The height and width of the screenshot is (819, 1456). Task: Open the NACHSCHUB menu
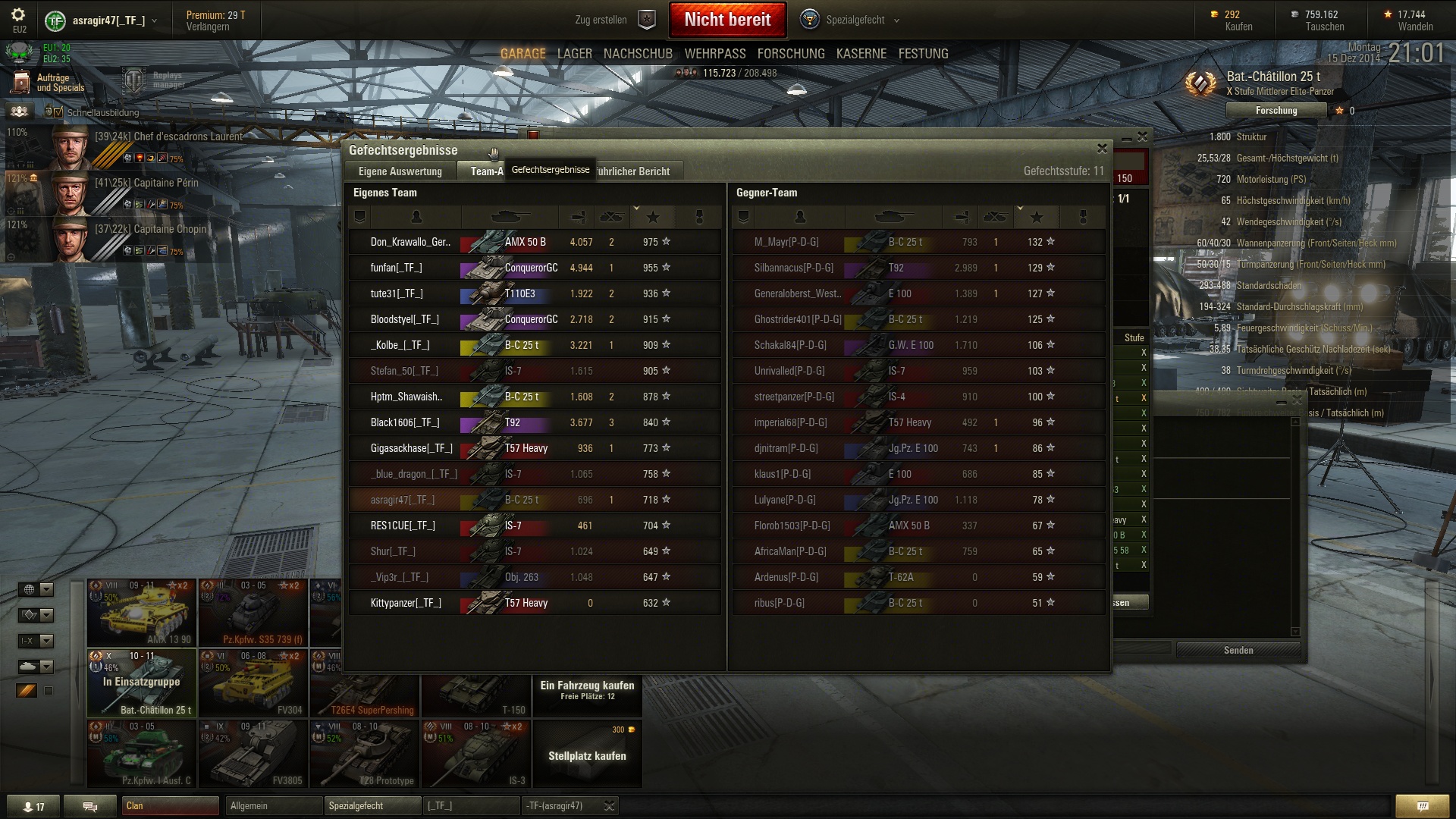click(x=638, y=54)
